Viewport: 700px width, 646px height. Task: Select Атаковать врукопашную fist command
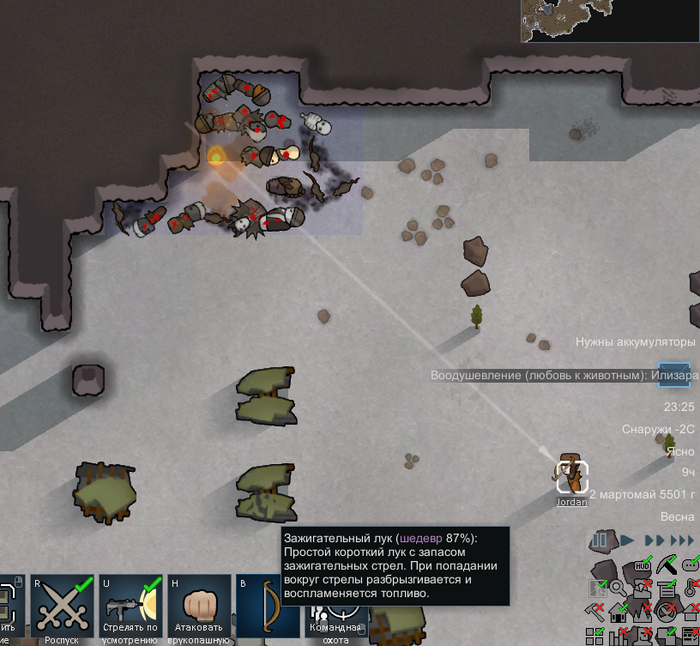200,606
